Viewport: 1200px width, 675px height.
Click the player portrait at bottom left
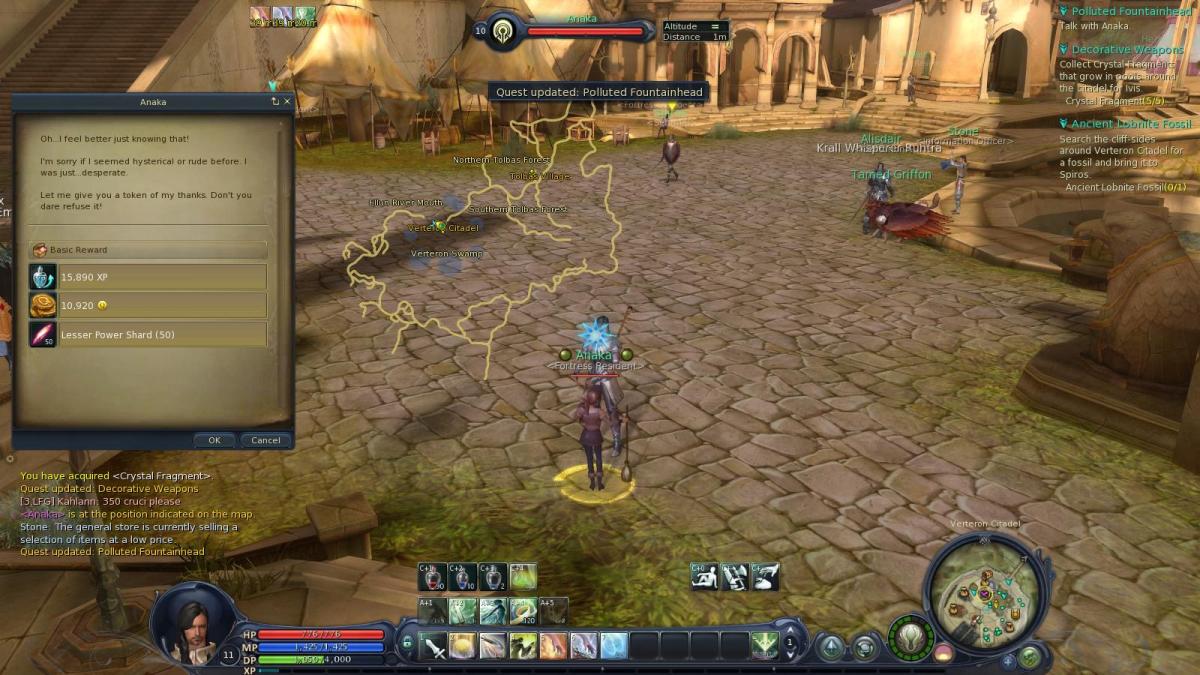pos(192,625)
